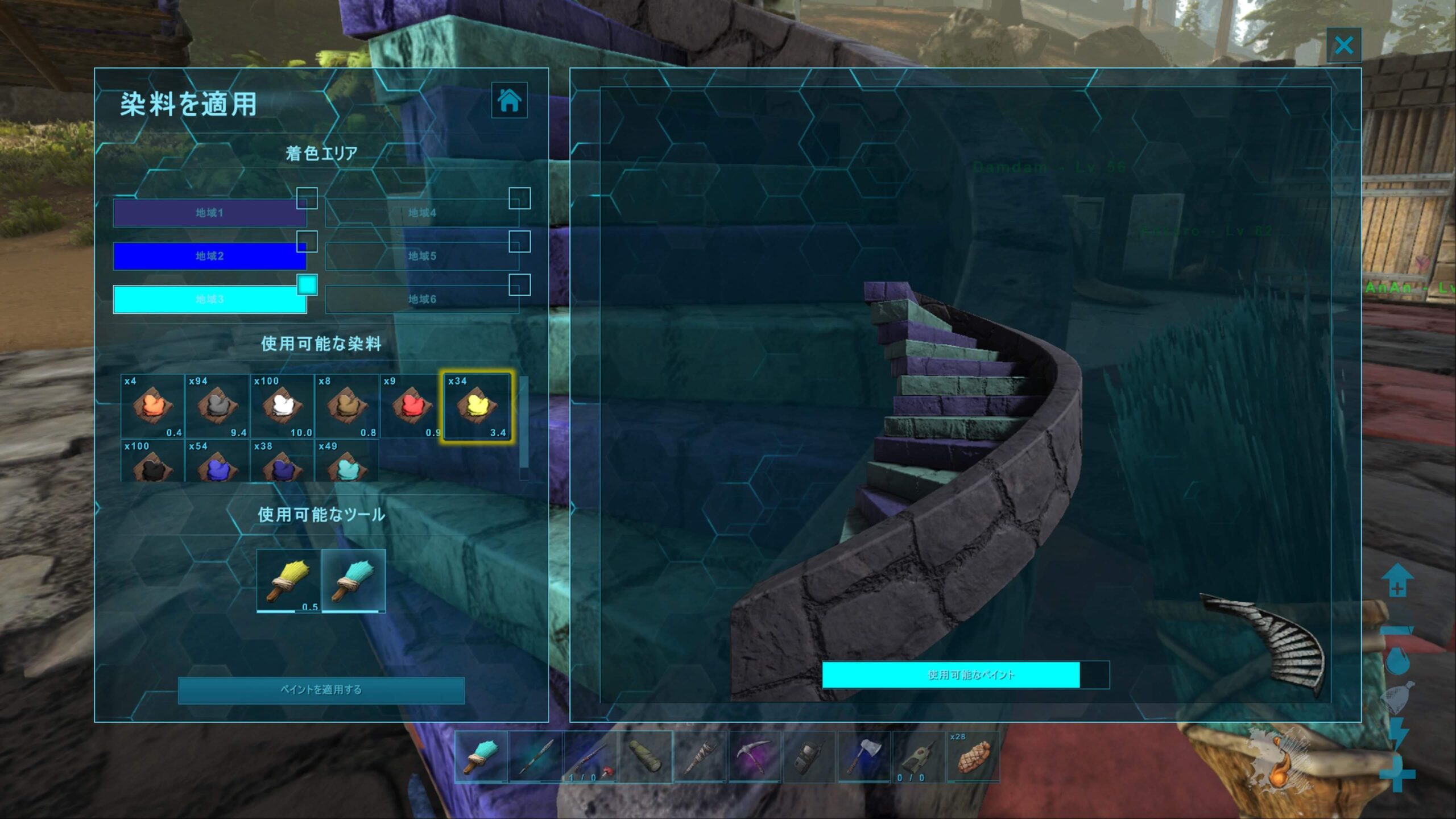Select the 地域2 blue color region
The height and width of the screenshot is (819, 1456).
point(209,256)
